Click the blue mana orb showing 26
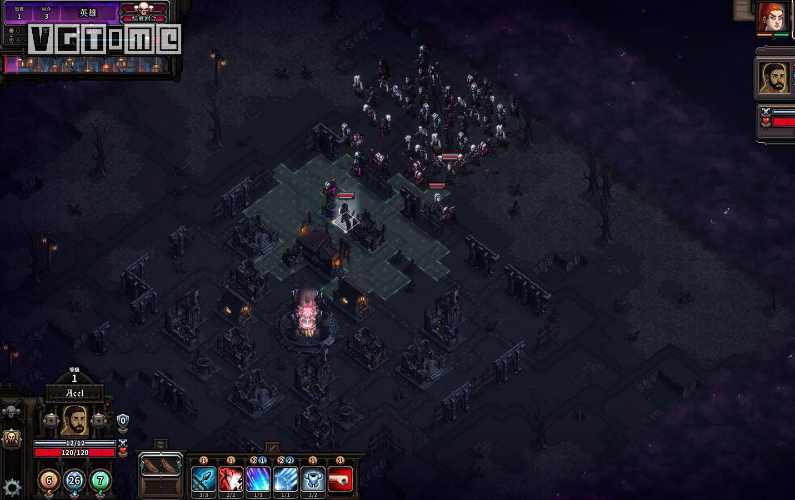The height and width of the screenshot is (500, 795). [73, 481]
